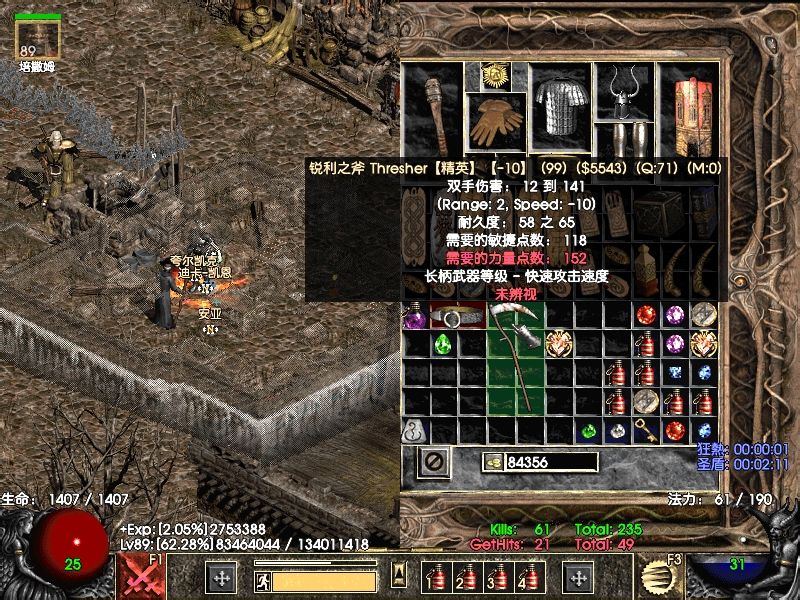Select the belt item in inventory

(457, 317)
